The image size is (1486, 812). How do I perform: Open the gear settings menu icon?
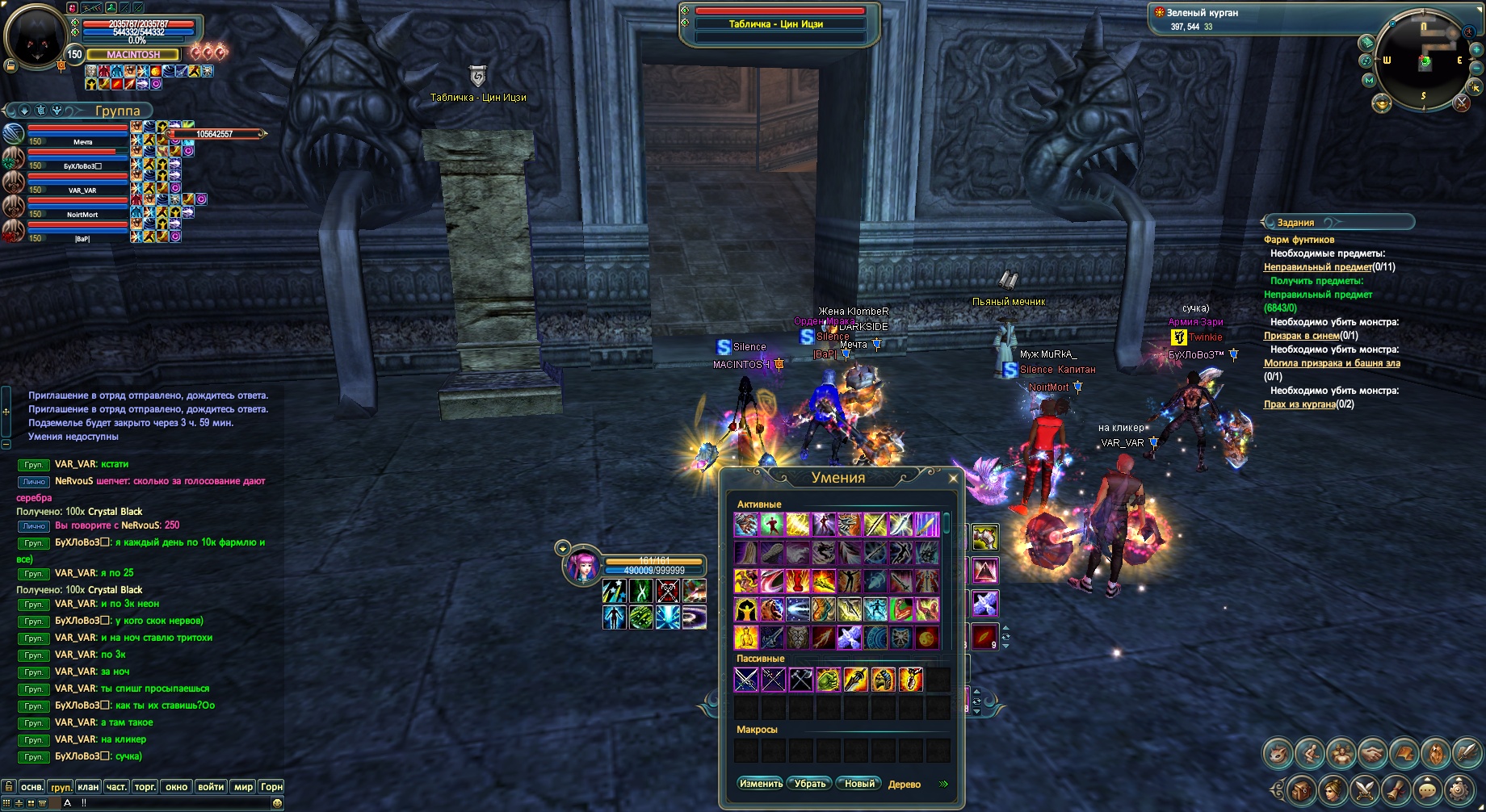coord(1459,789)
